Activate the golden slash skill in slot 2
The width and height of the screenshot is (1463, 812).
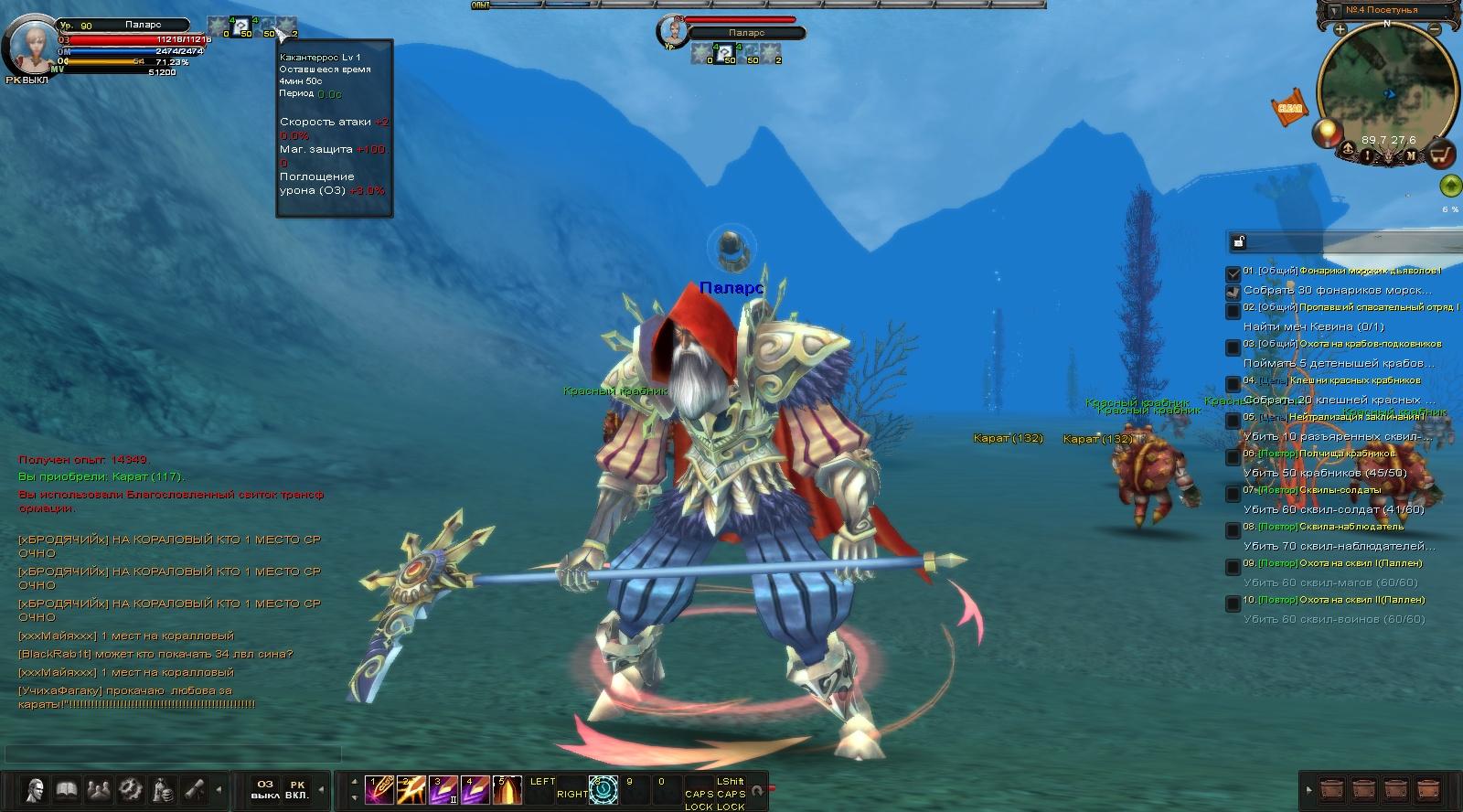point(411,789)
